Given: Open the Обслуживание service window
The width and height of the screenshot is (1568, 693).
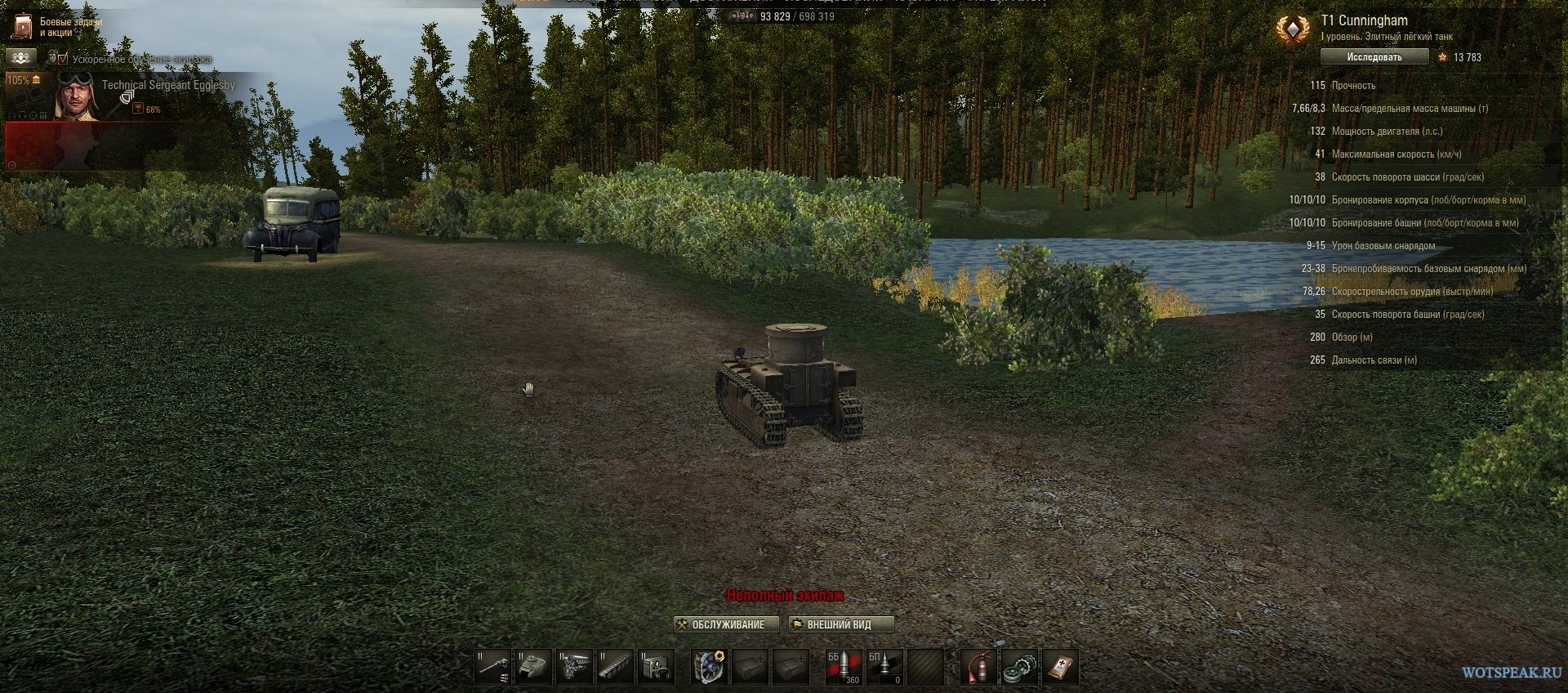Looking at the screenshot, I should [x=720, y=624].
